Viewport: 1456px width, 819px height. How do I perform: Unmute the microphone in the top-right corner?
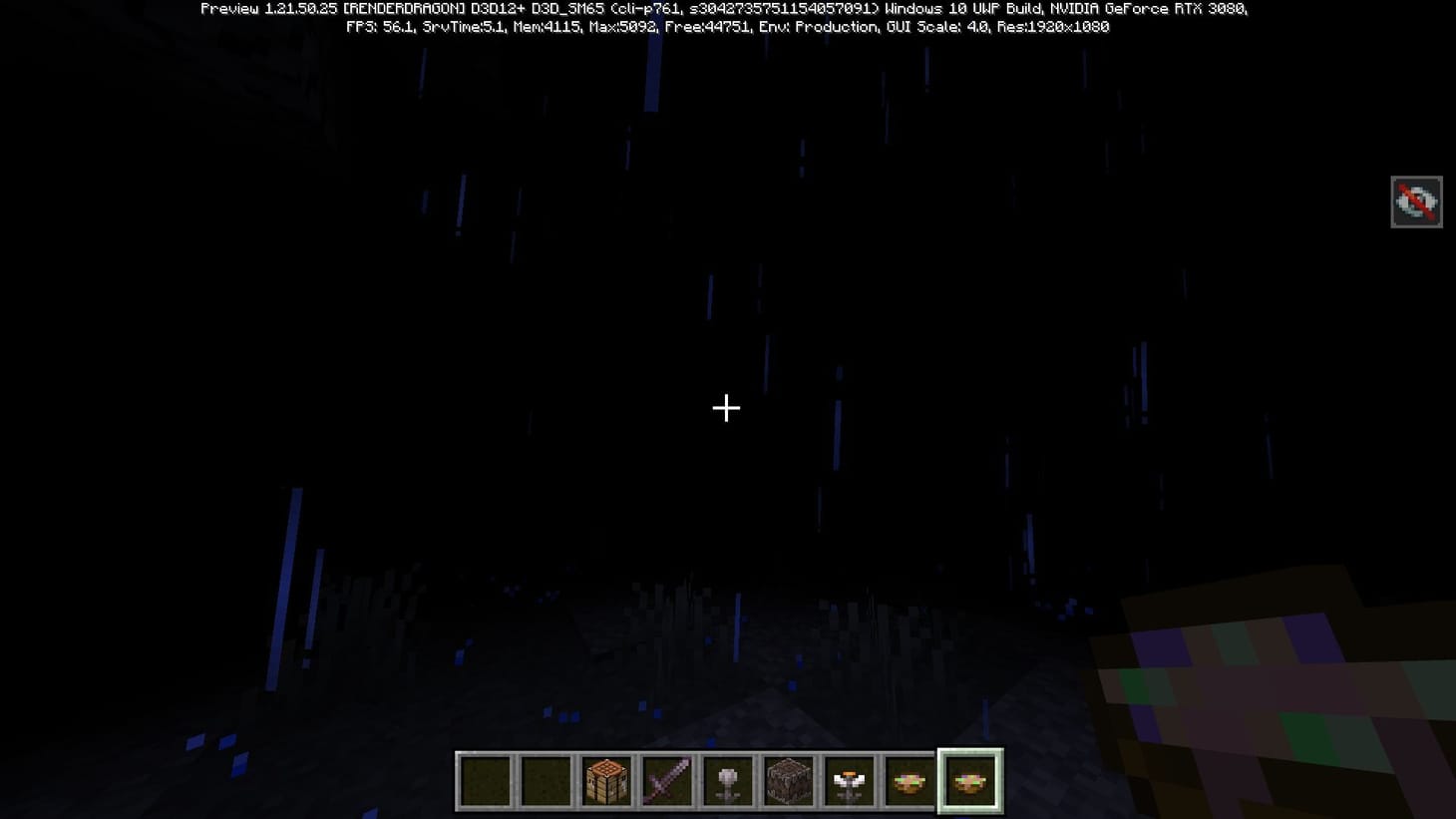coord(1416,202)
